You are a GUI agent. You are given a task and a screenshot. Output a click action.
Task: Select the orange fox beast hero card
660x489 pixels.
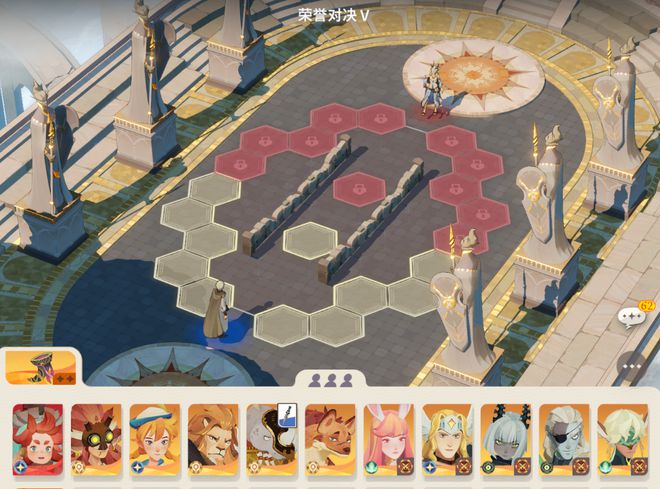point(330,437)
